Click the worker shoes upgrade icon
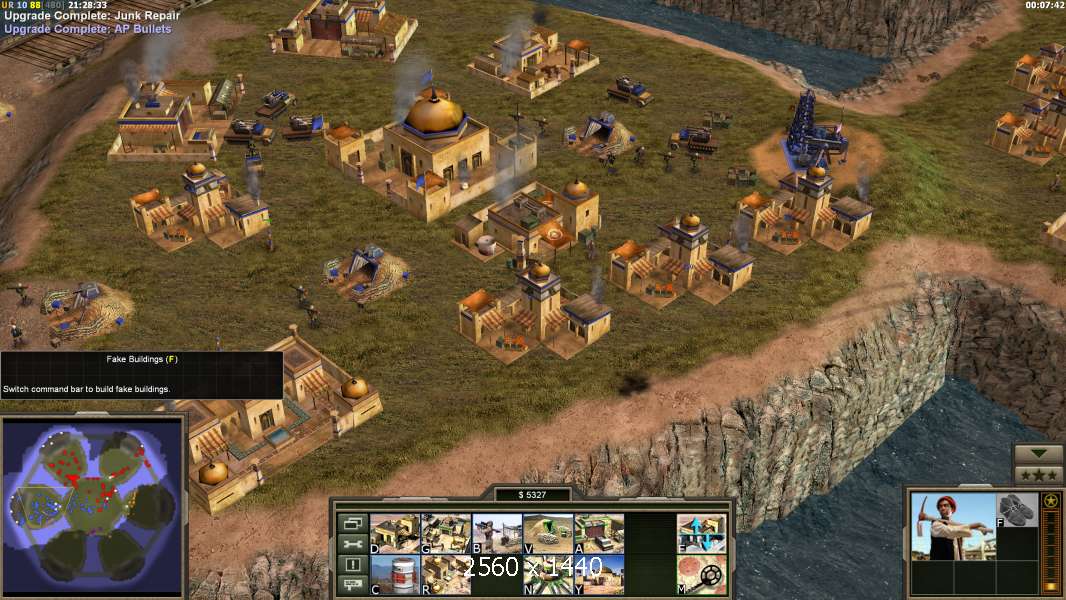 click(1017, 510)
